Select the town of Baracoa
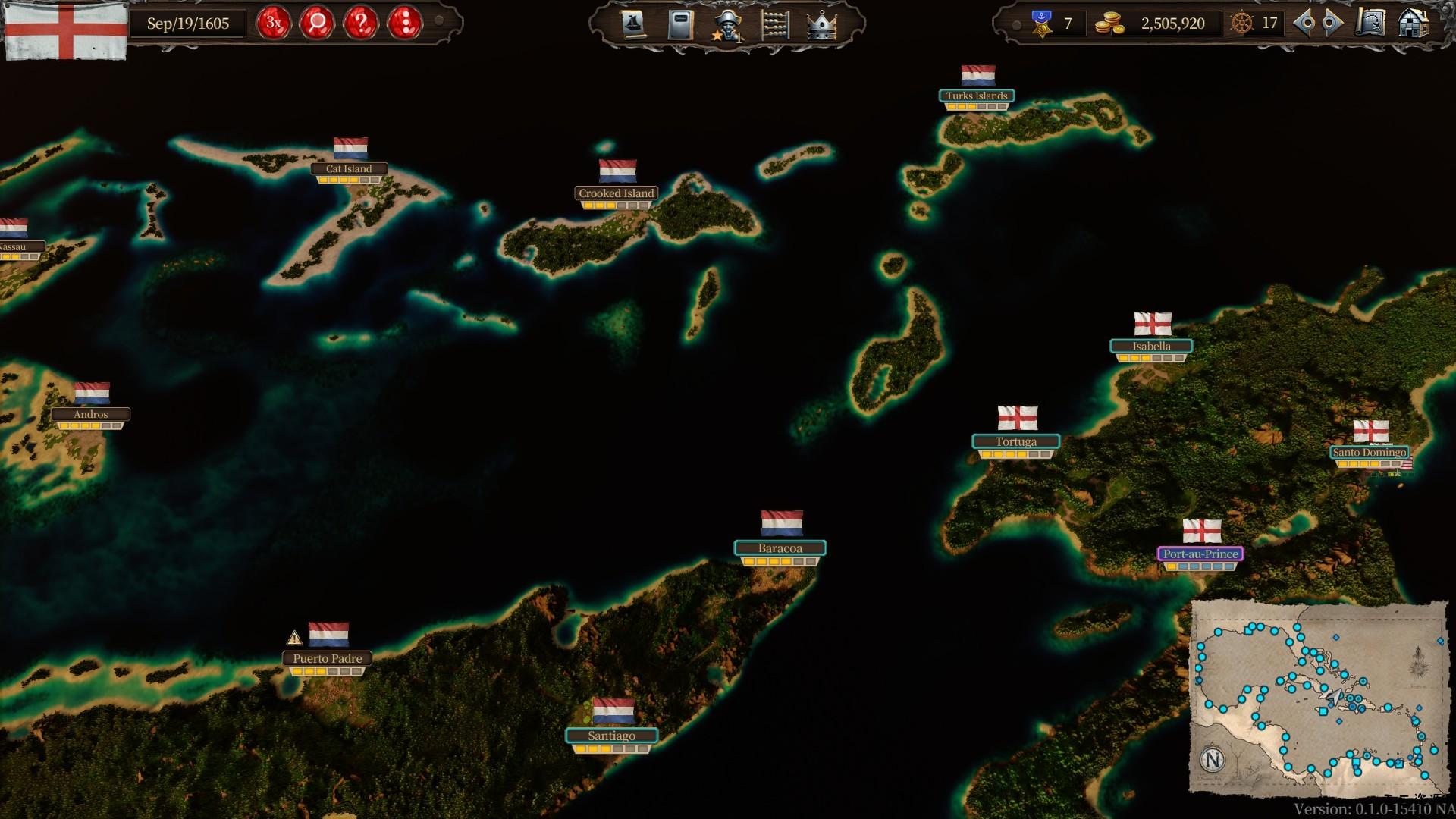 (x=780, y=547)
